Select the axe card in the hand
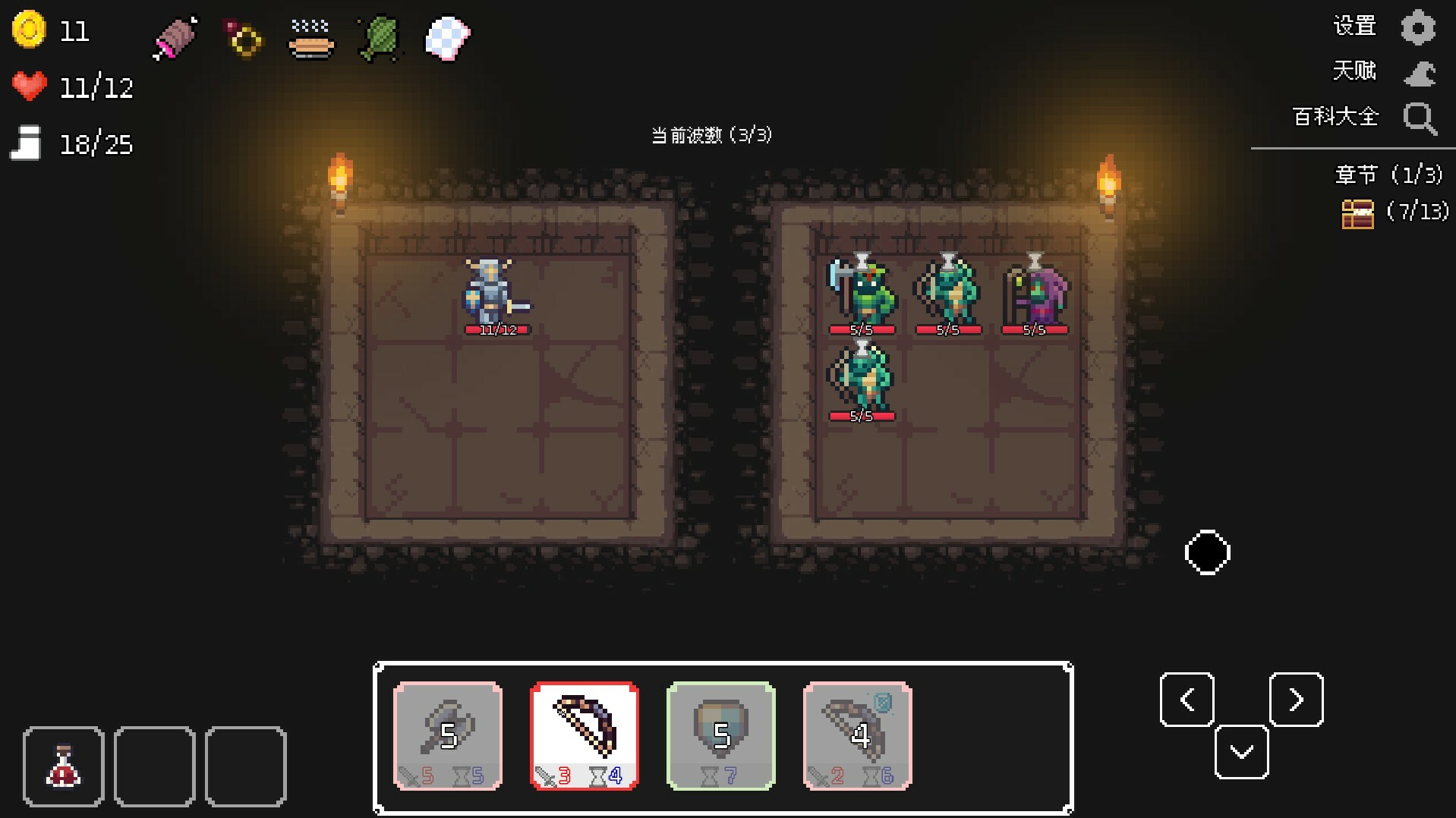 tap(447, 735)
